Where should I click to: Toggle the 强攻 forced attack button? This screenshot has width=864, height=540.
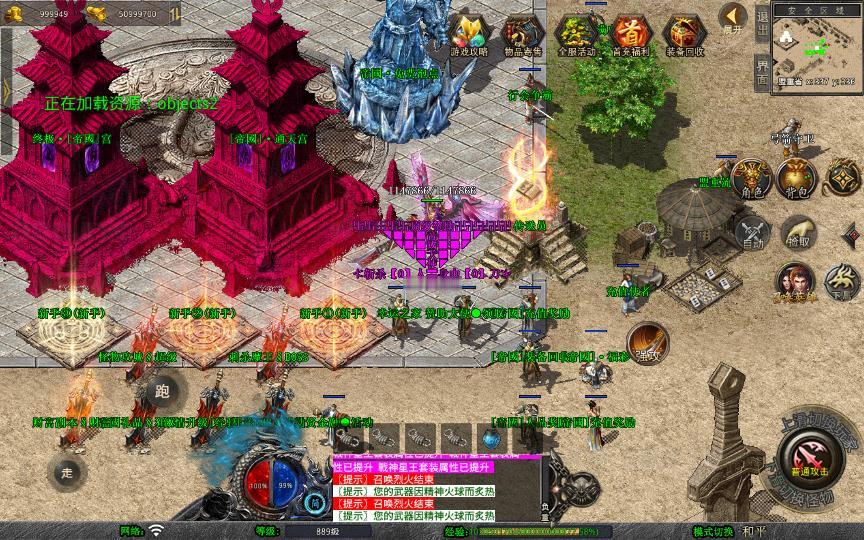[x=646, y=340]
